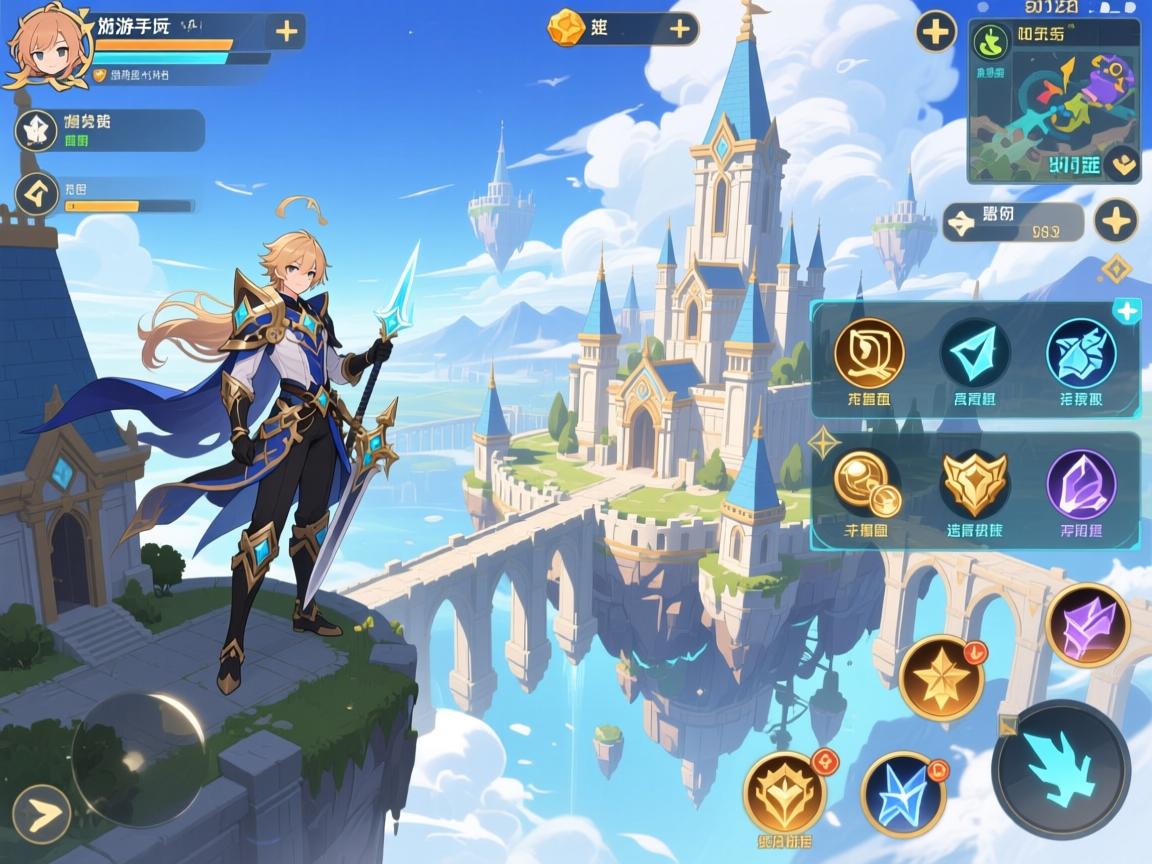Select the purple gem menu icon
The width and height of the screenshot is (1152, 864).
coord(1081,484)
